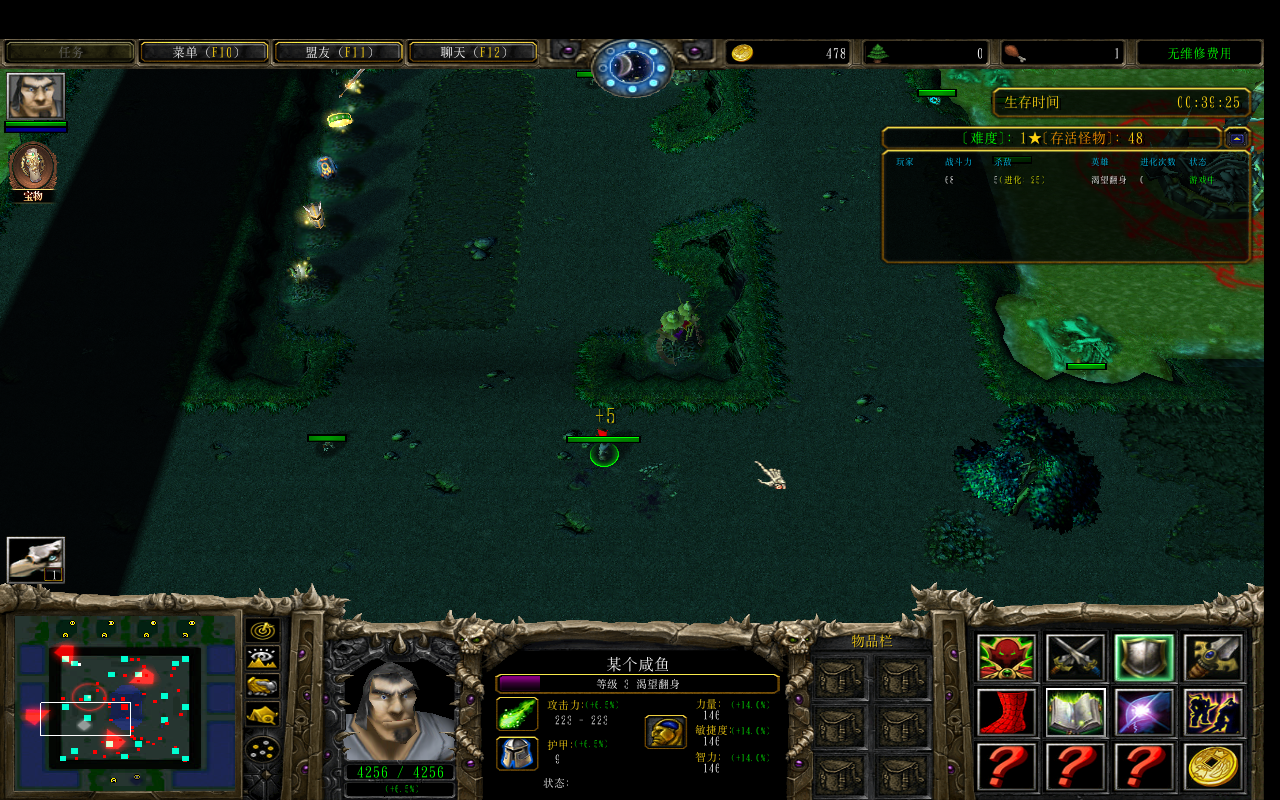
Task: Collapse the scoreboard with its arrow button
Action: (x=1237, y=138)
